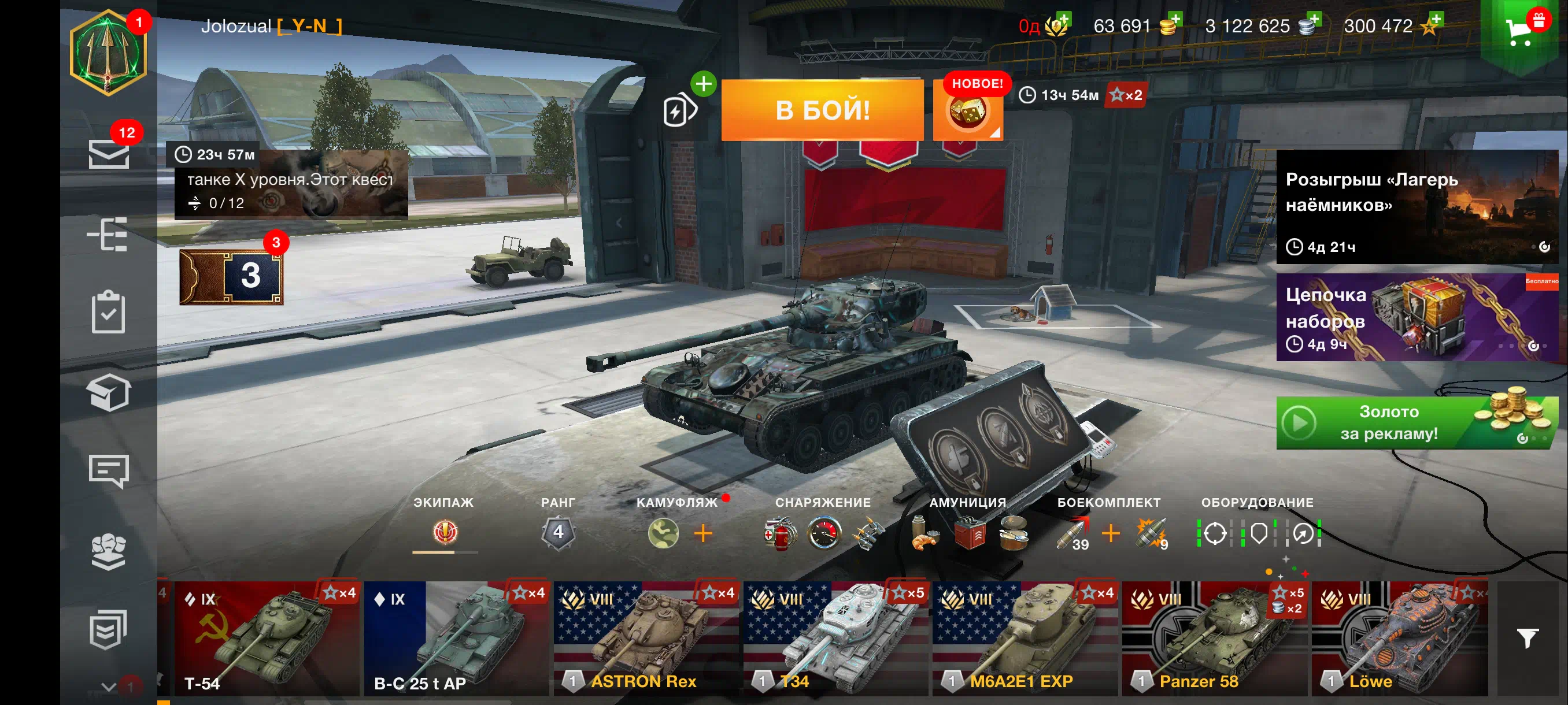This screenshot has height=705, width=1568.
Task: Select the T-54 tank card
Action: coord(267,639)
